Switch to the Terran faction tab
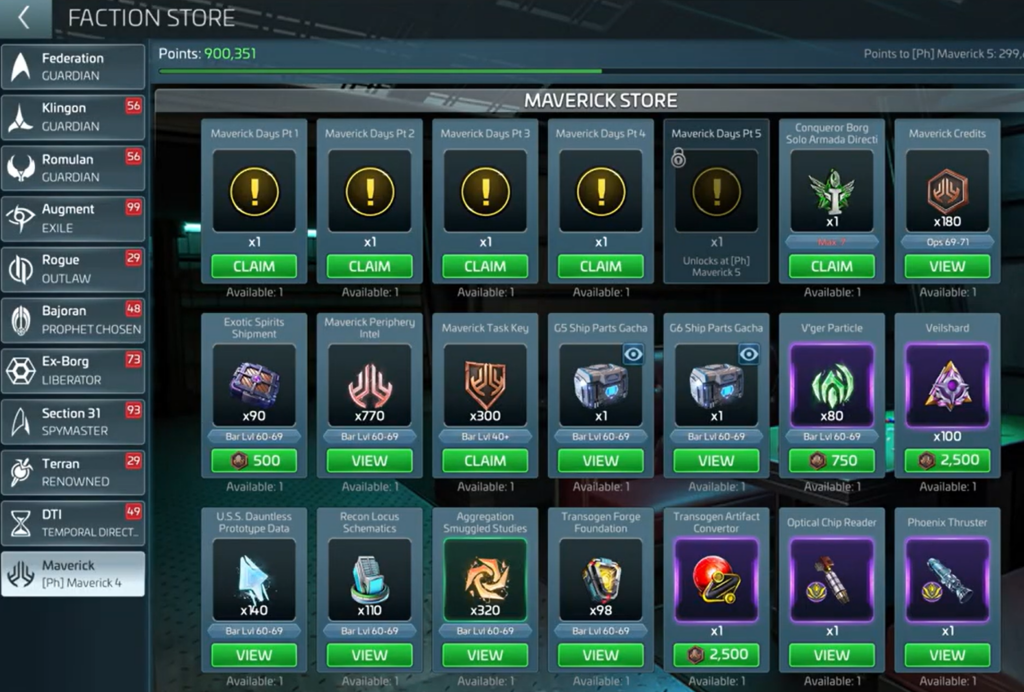The image size is (1024, 692). pos(73,472)
